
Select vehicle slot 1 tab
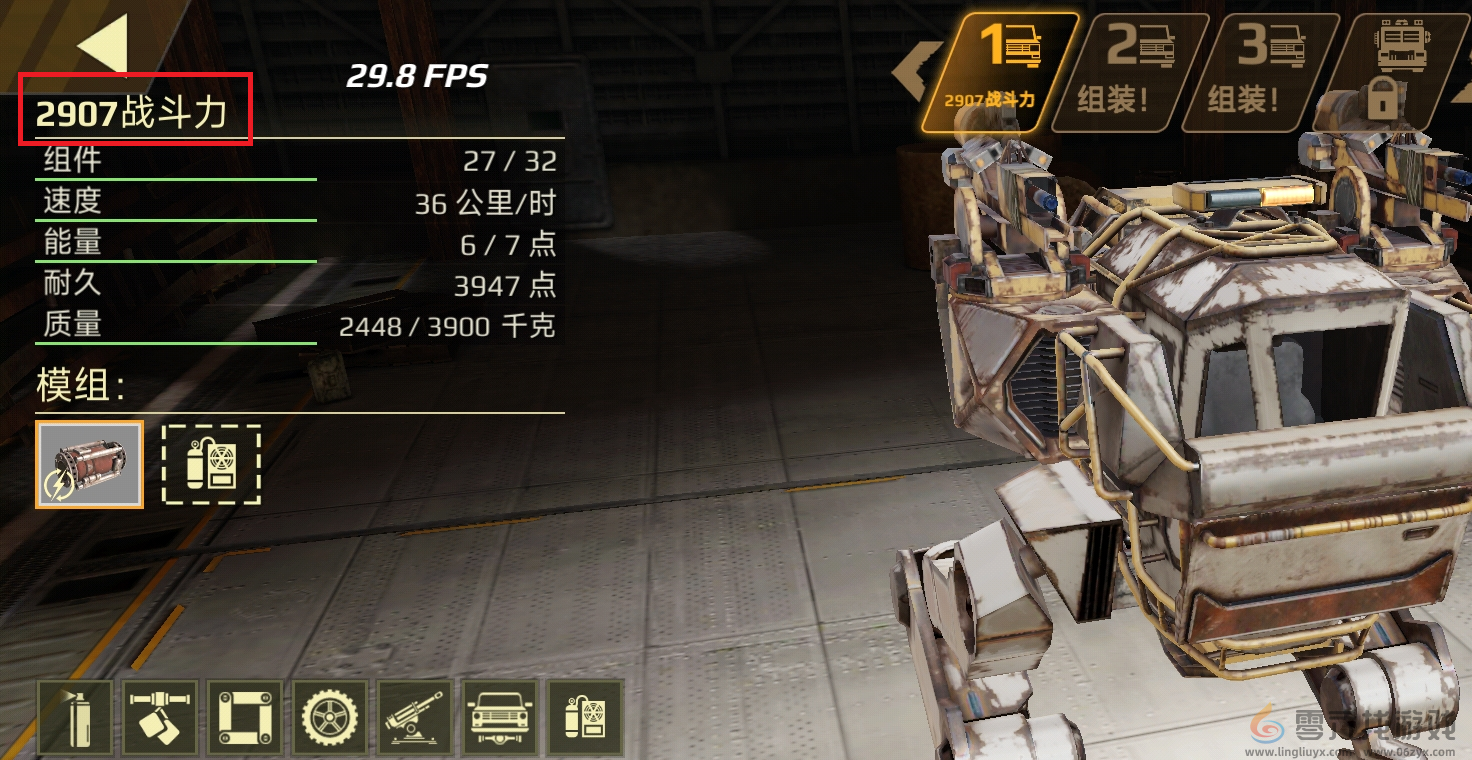pyautogui.click(x=1000, y=72)
